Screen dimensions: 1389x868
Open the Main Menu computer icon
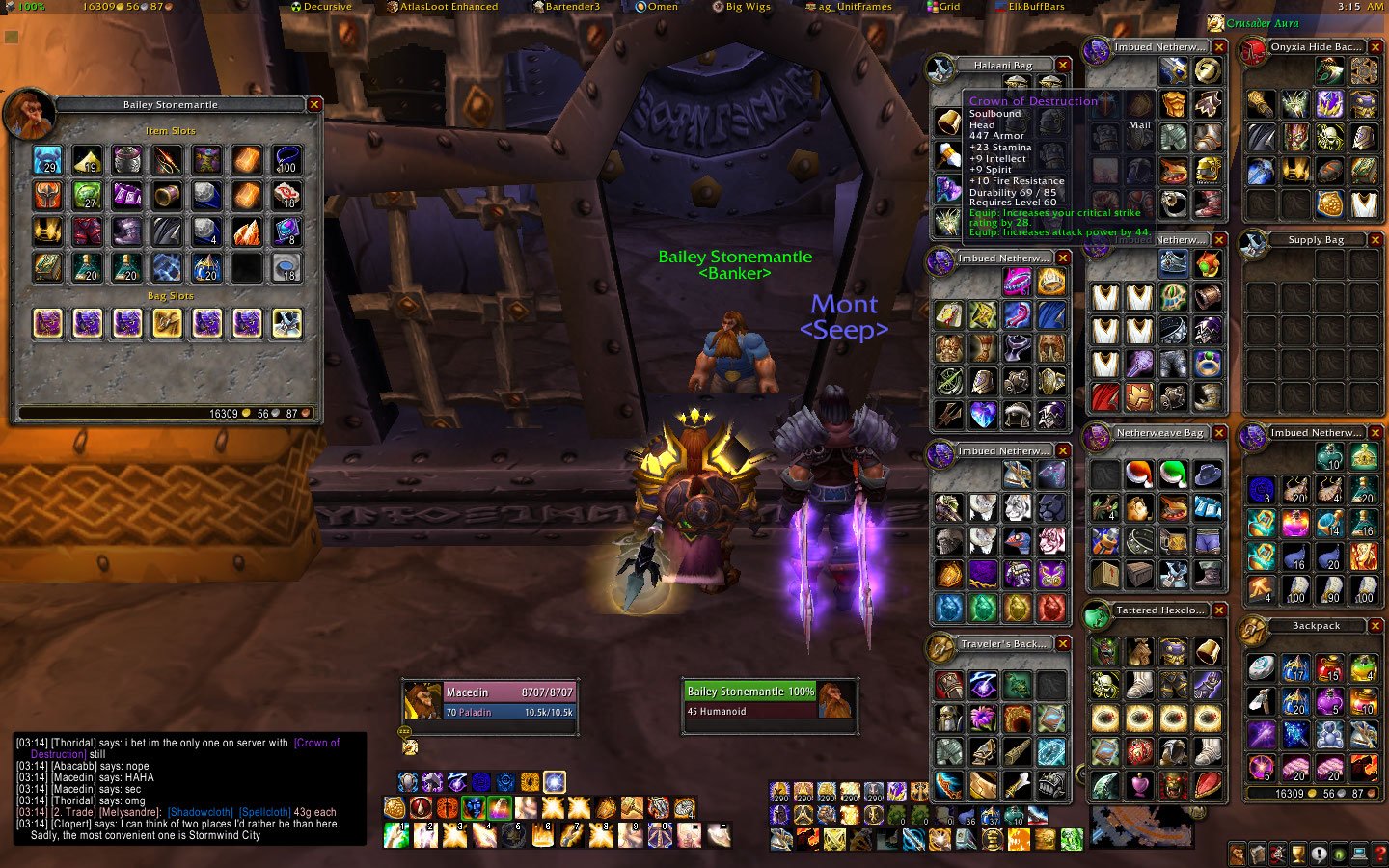(x=1359, y=854)
